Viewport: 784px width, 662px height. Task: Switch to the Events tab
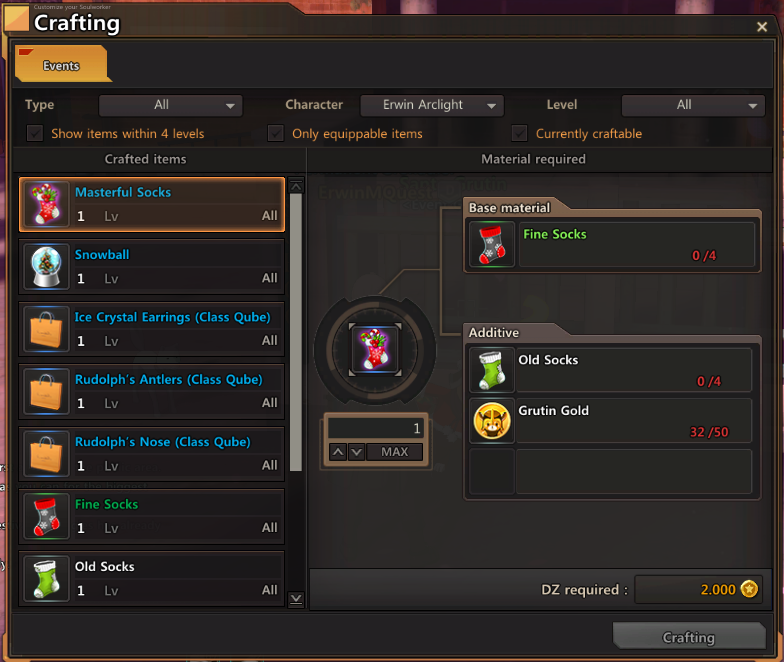point(62,66)
